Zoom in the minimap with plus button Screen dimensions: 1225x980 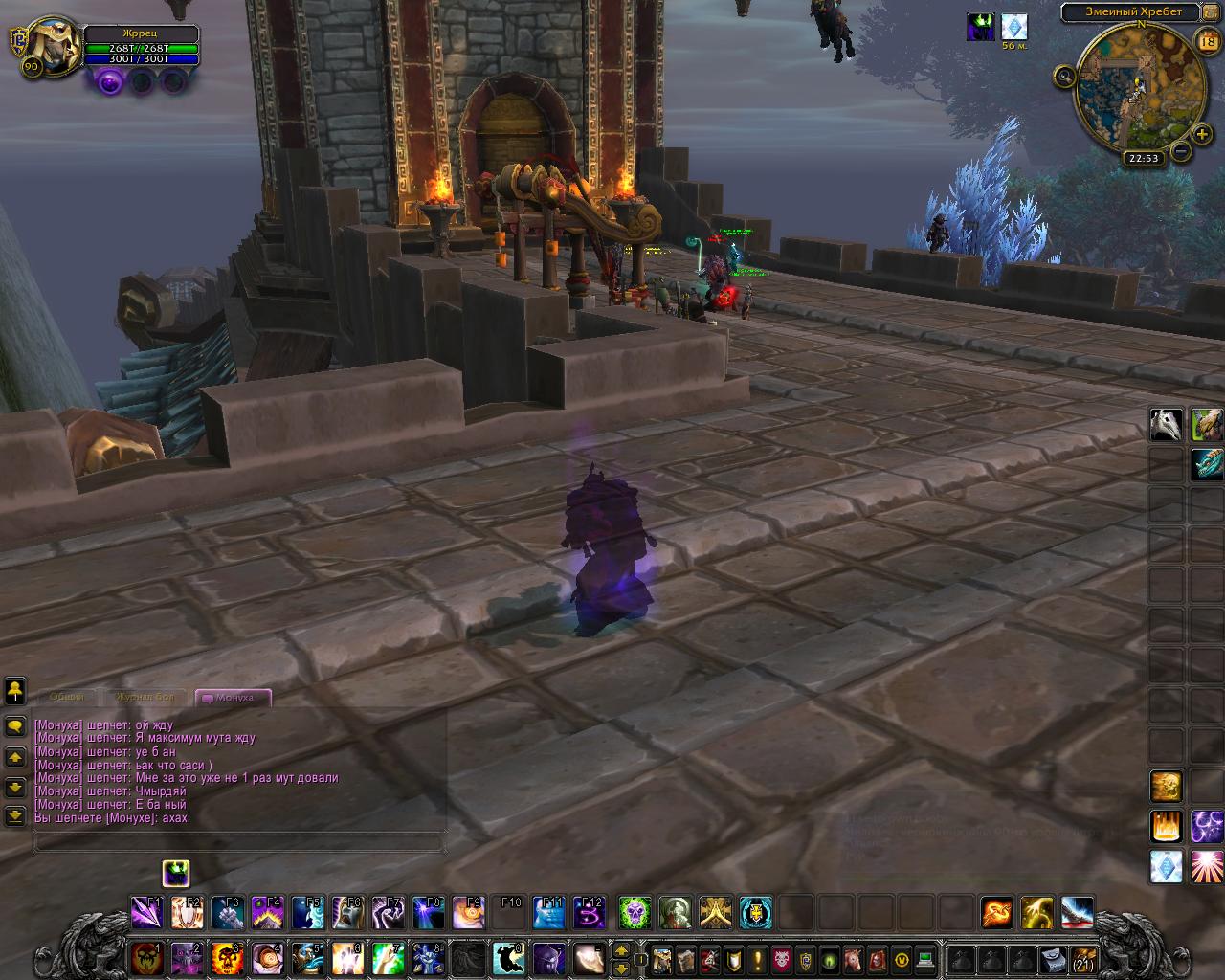1202,134
